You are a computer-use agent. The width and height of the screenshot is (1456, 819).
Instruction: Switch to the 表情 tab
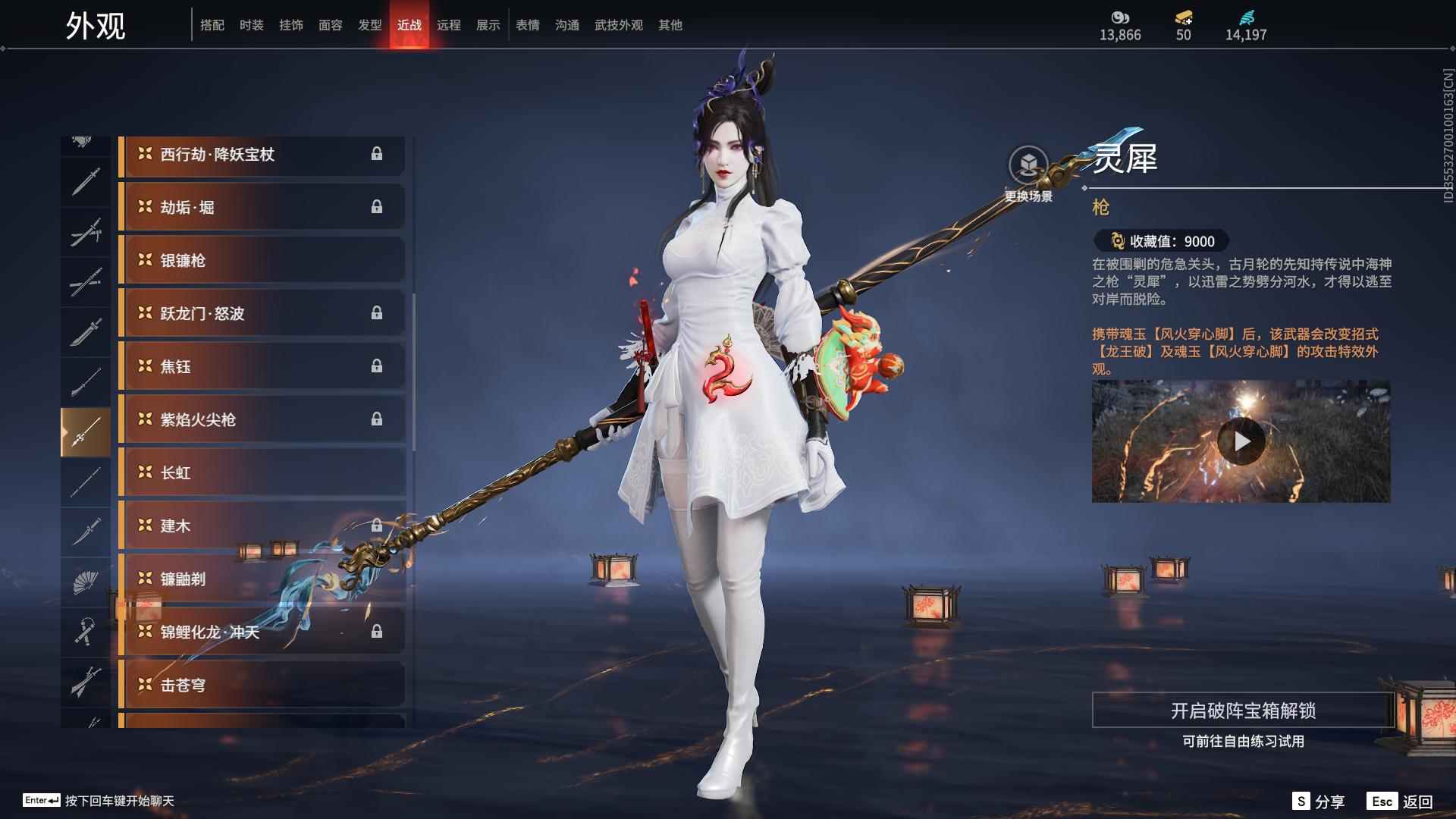[527, 24]
